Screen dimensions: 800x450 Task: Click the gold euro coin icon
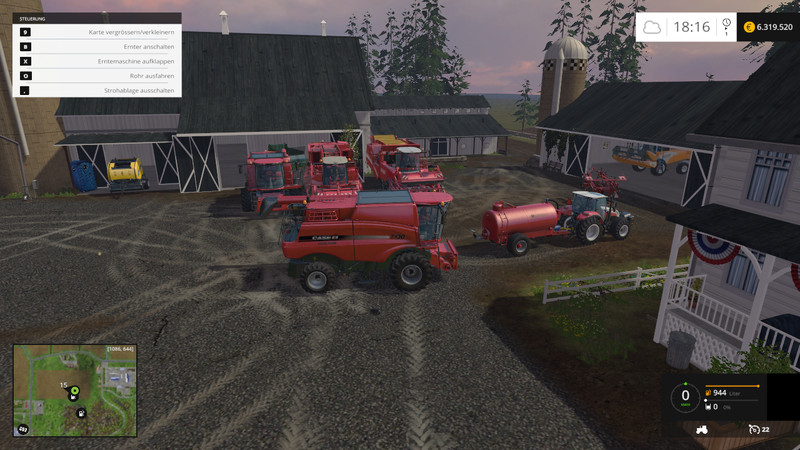pos(748,27)
